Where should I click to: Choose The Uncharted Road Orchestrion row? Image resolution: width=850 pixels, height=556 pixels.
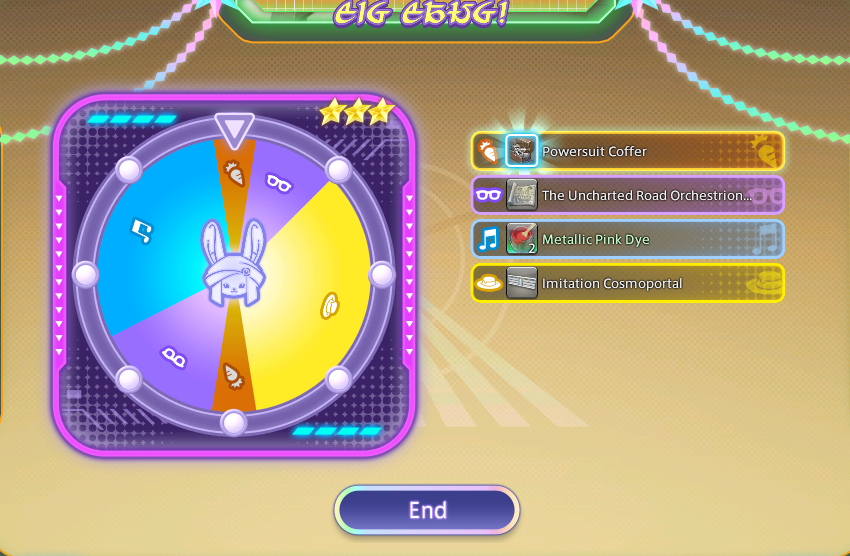(x=628, y=196)
